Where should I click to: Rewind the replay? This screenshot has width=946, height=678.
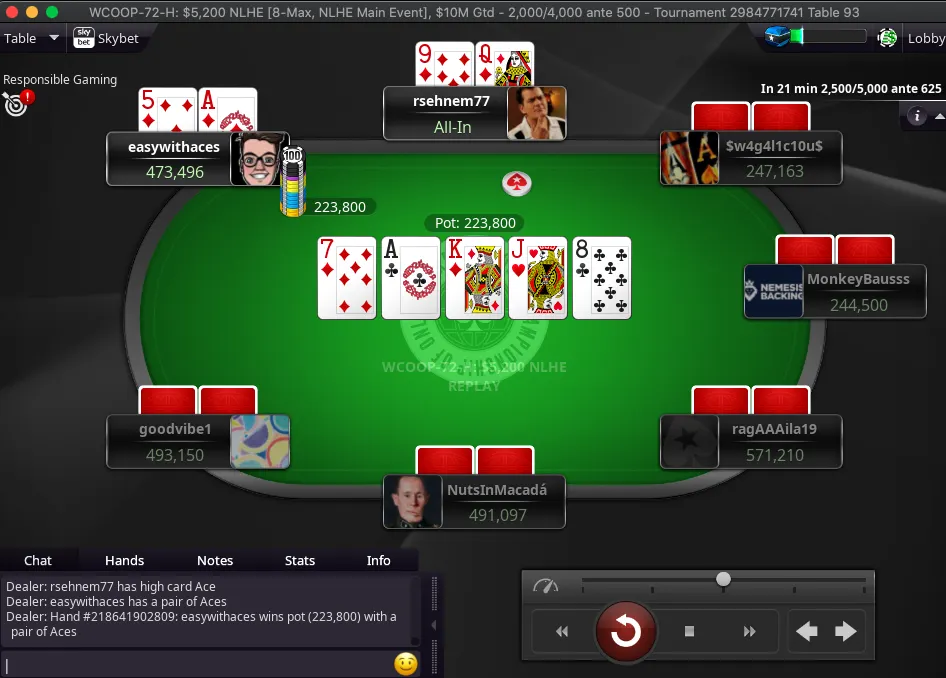tap(562, 631)
